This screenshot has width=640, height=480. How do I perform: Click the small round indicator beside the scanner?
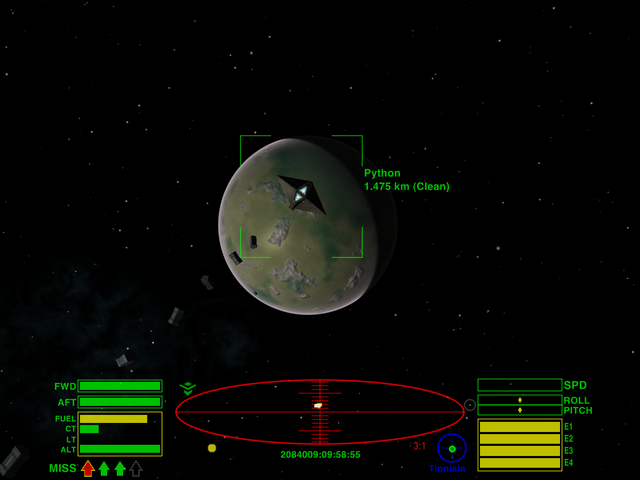(470, 405)
